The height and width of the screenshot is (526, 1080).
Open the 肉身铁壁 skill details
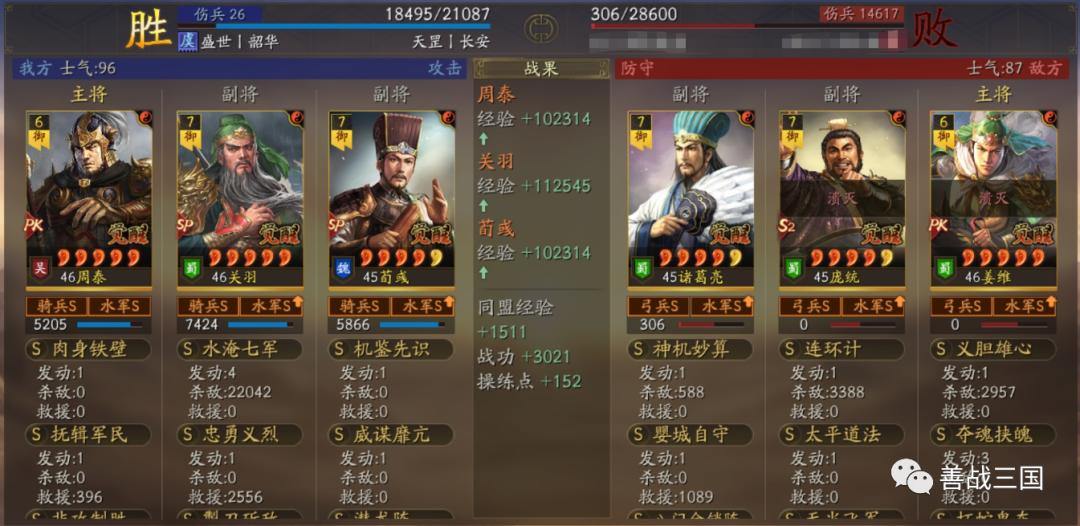click(x=89, y=349)
